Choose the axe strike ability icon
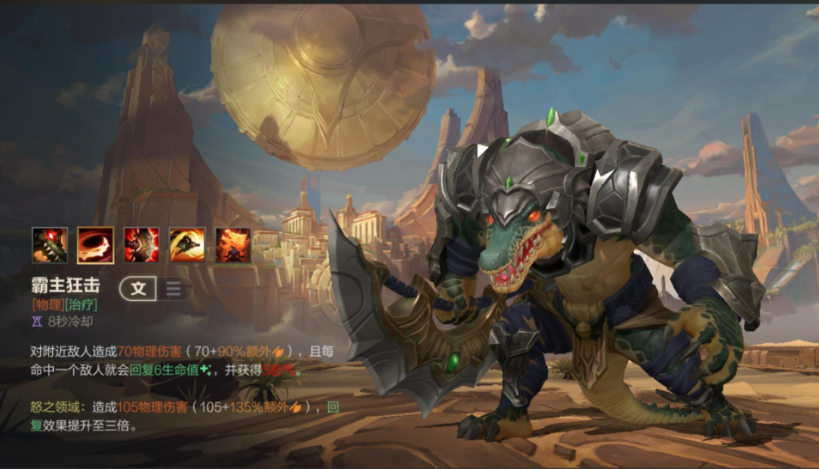Viewport: 819px width, 469px height. click(142, 245)
